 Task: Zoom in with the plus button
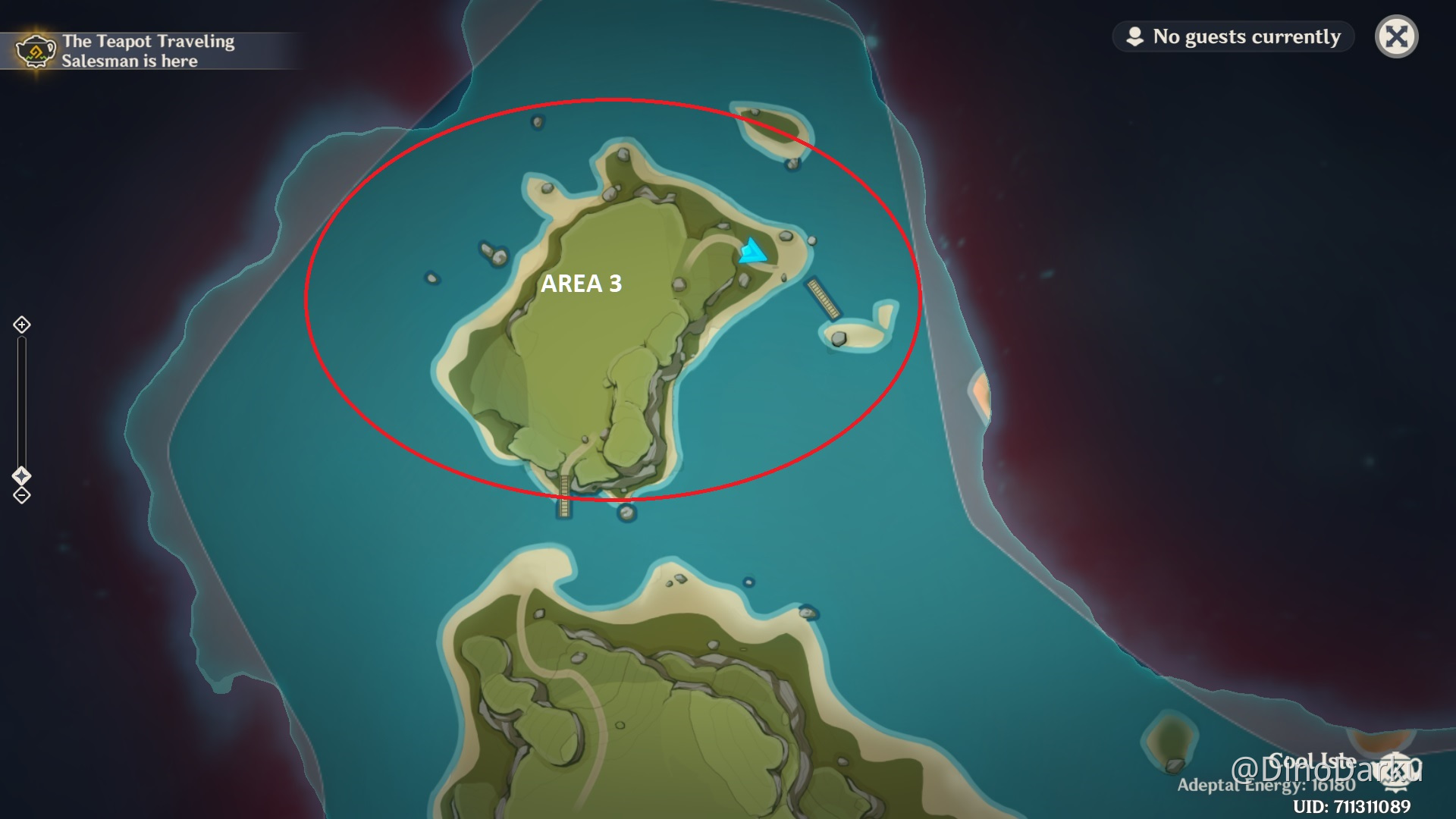tap(22, 325)
